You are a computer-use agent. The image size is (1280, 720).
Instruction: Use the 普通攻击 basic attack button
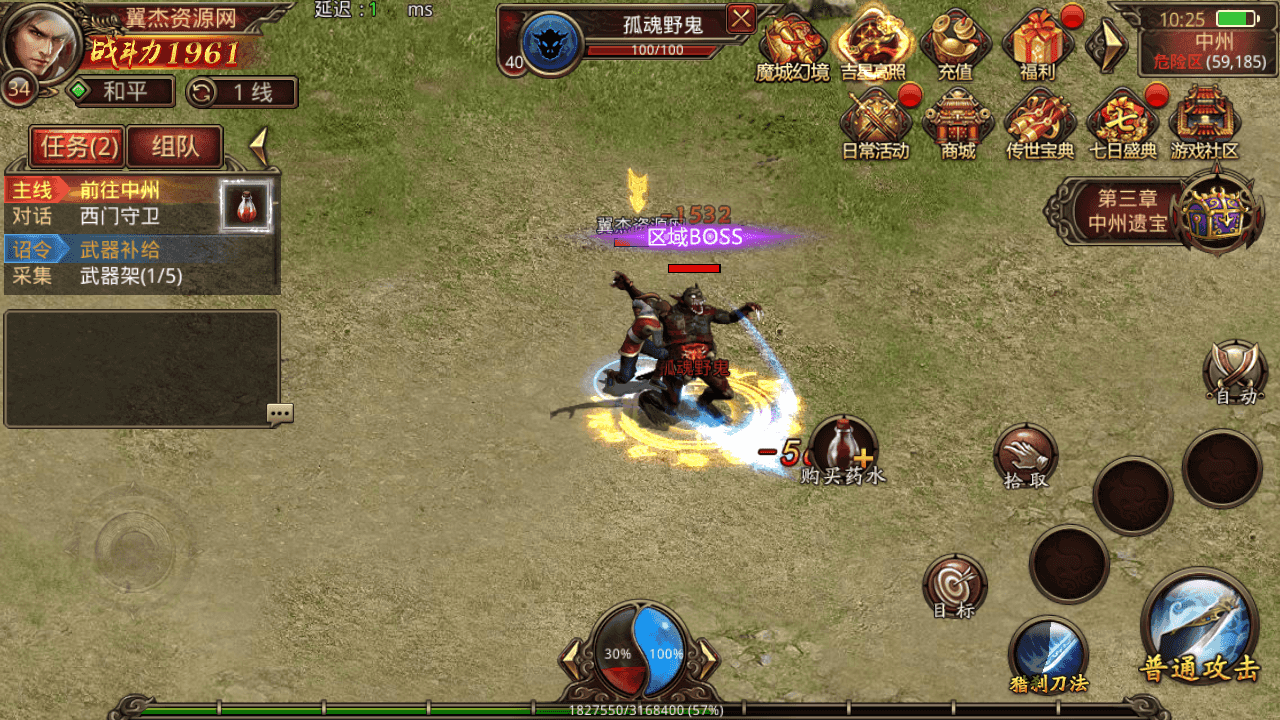1199,627
